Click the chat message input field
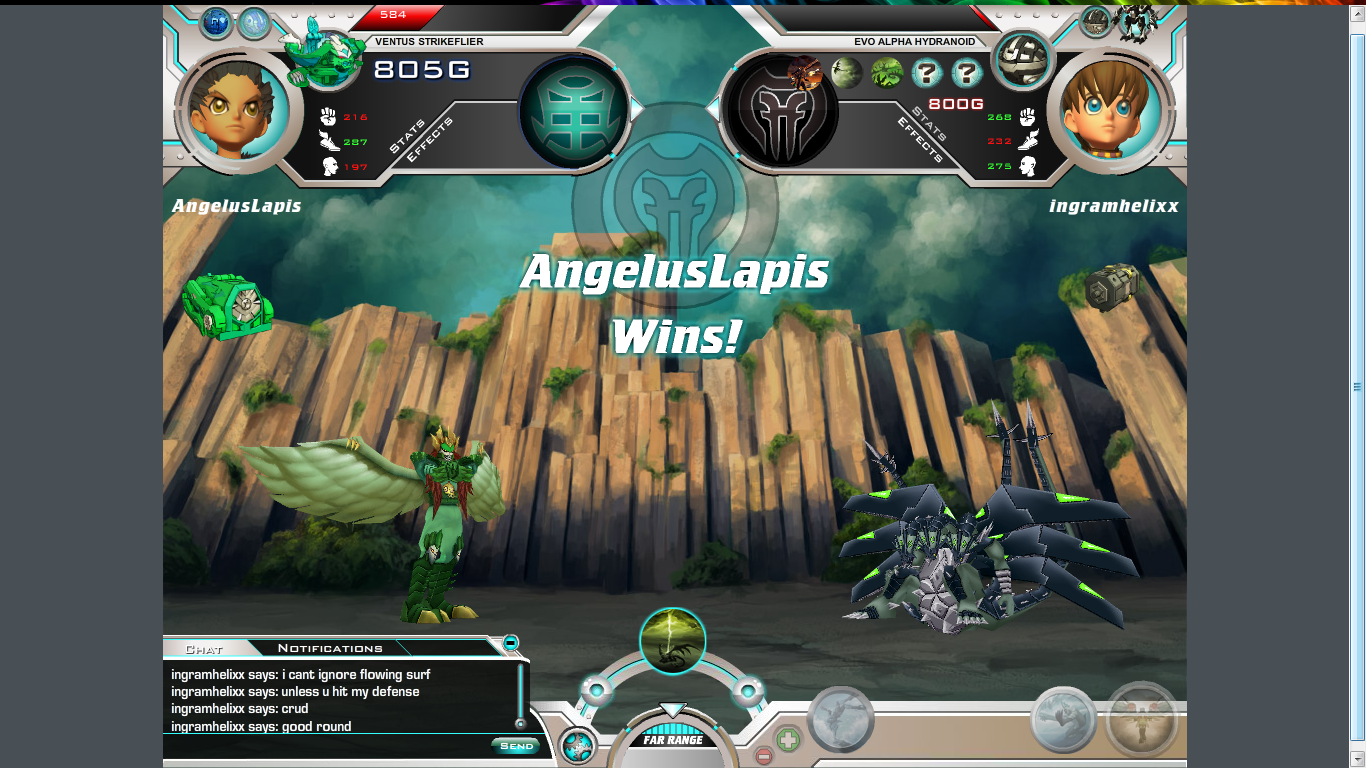Viewport: 1366px width, 768px height. point(325,746)
